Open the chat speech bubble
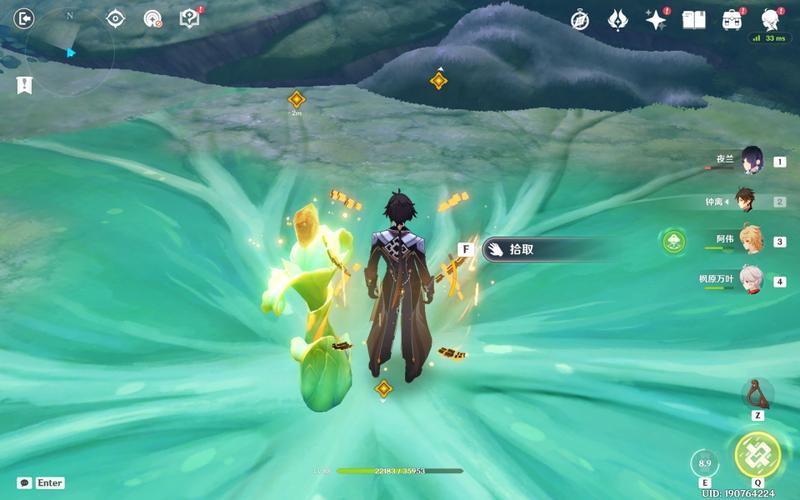 pos(24,483)
